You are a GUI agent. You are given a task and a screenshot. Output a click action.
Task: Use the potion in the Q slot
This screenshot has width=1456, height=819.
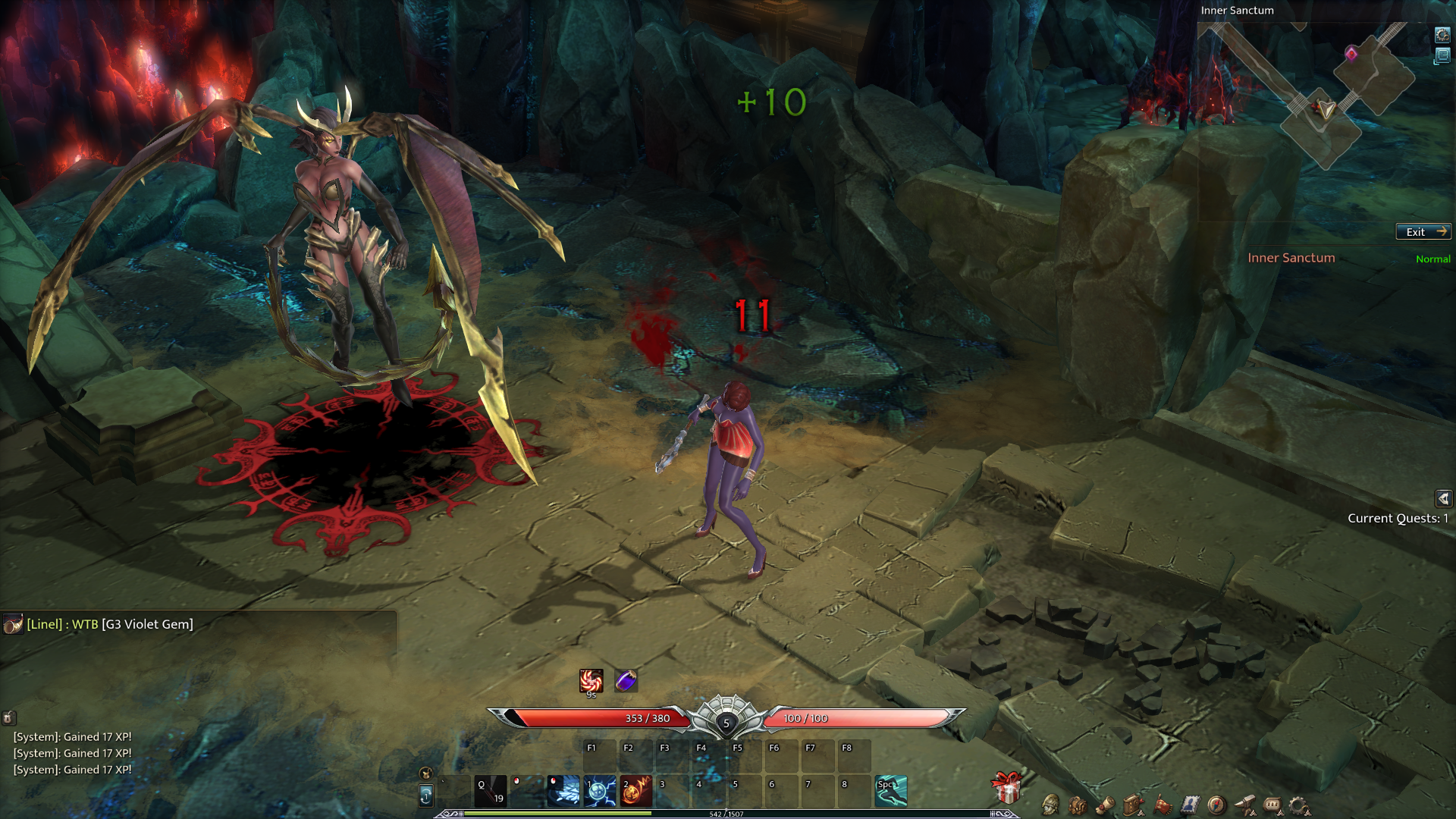point(491,791)
